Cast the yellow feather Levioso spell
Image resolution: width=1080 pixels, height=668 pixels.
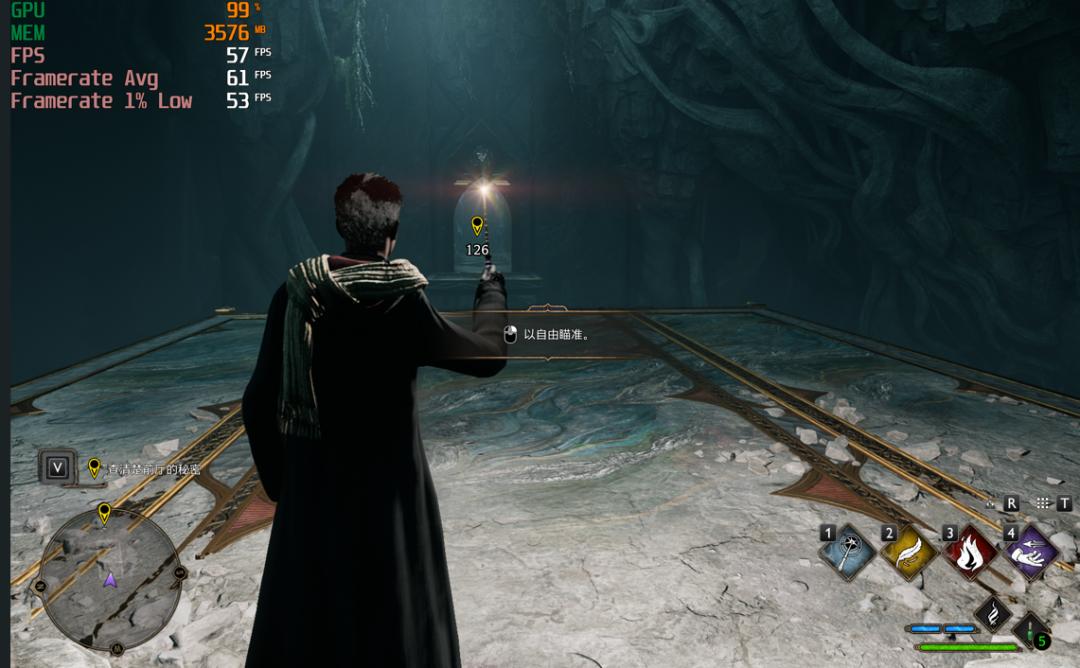click(910, 552)
